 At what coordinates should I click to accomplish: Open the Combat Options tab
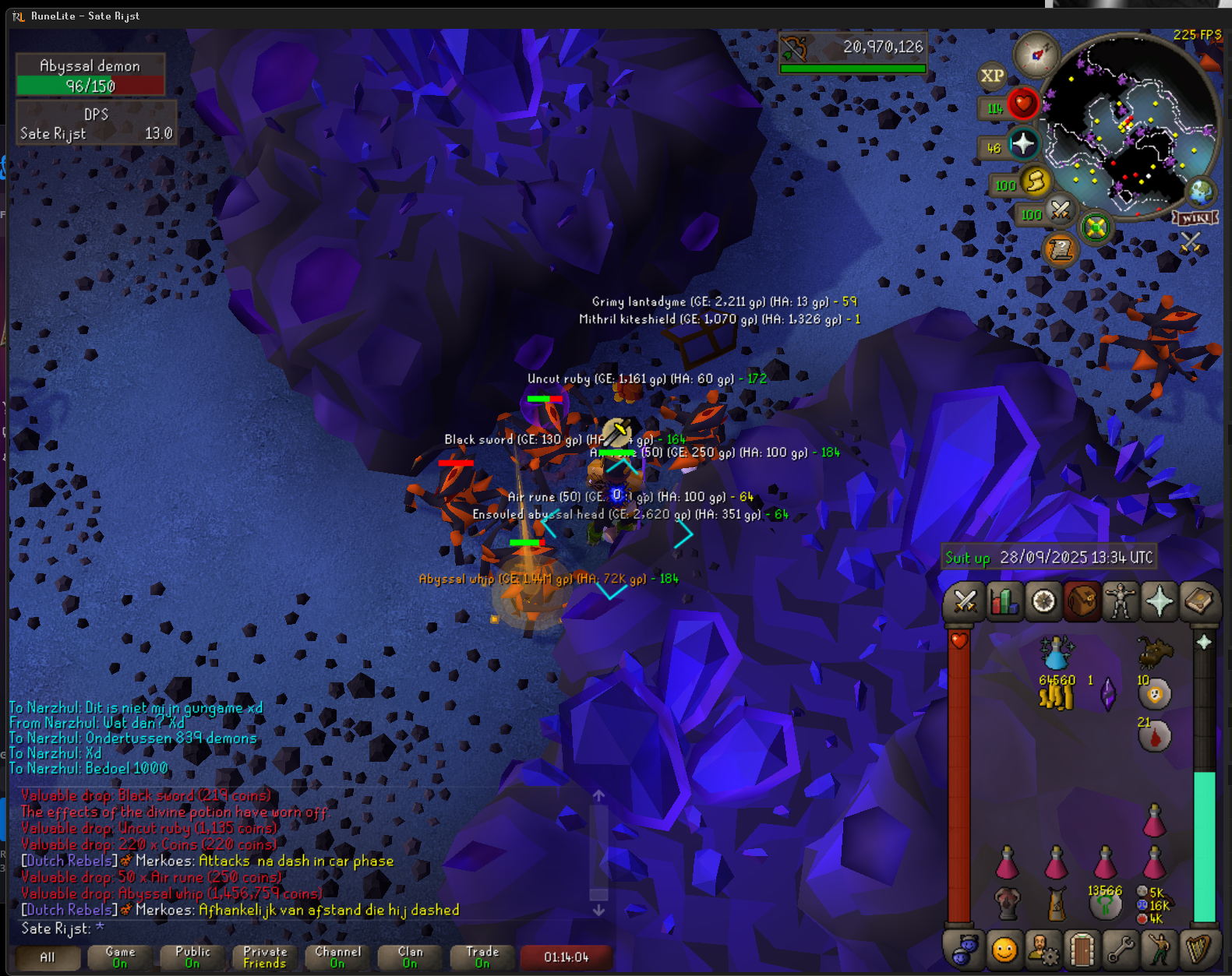pyautogui.click(x=965, y=602)
